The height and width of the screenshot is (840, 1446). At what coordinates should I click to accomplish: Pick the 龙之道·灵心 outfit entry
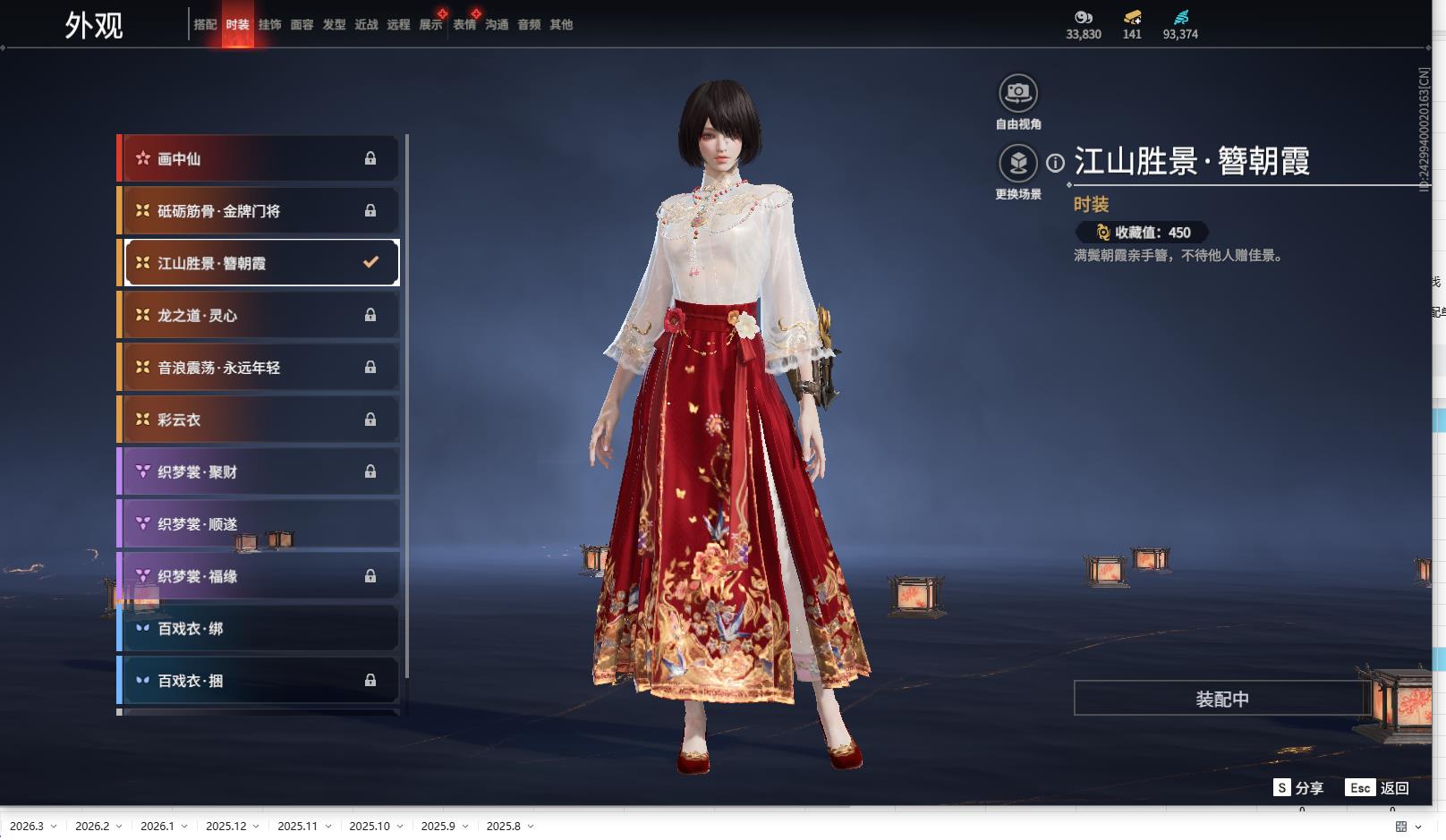tap(258, 315)
